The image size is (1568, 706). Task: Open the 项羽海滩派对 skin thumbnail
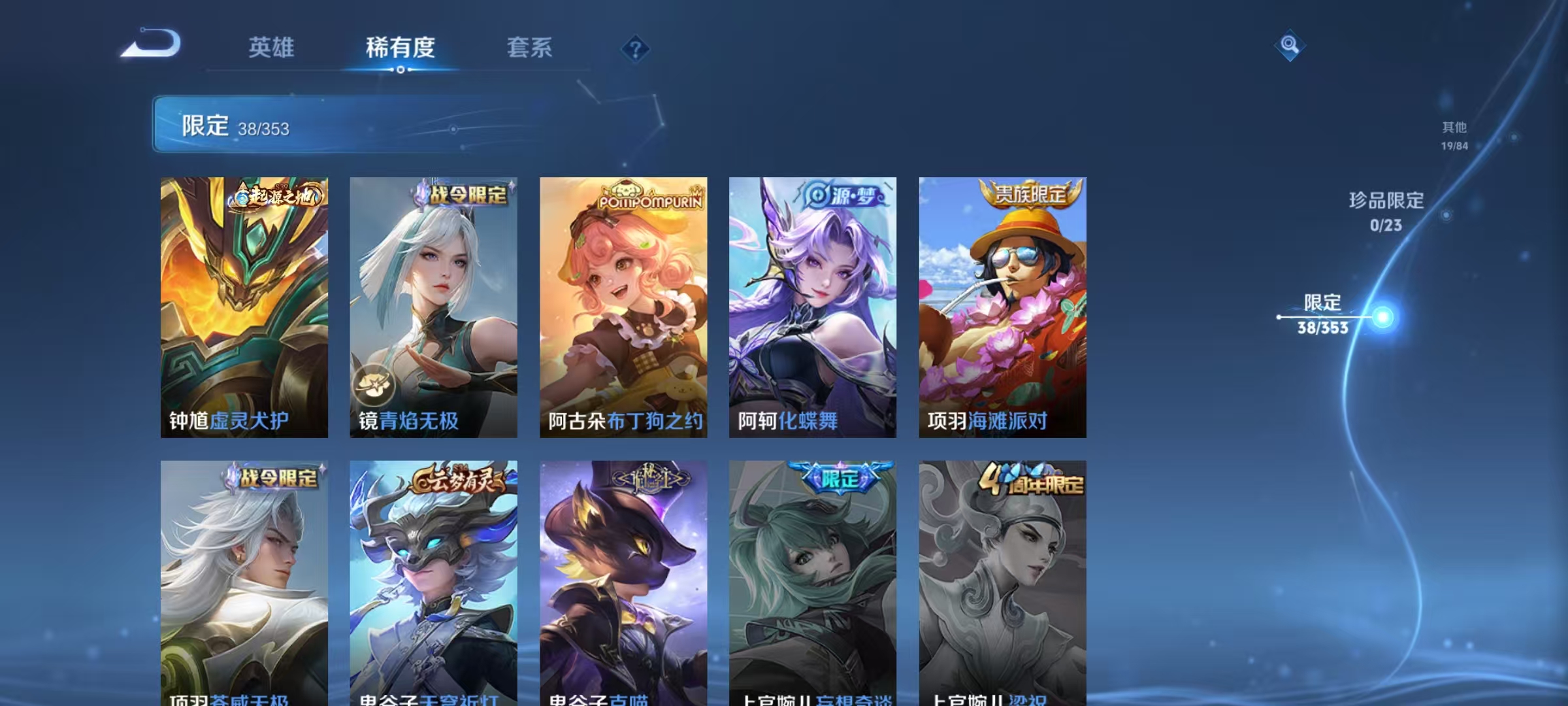click(1002, 307)
